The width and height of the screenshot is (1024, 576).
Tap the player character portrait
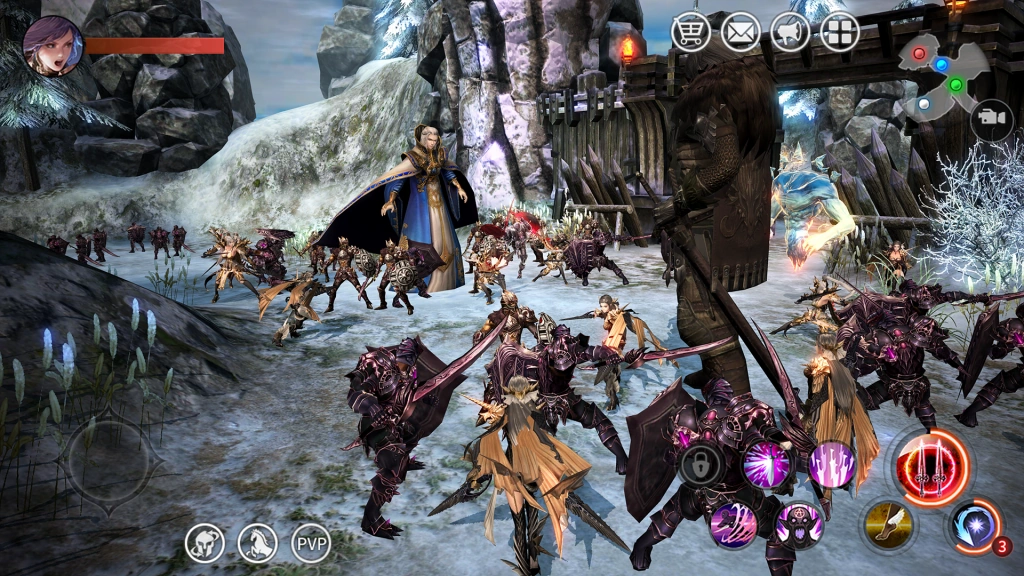coord(52,46)
